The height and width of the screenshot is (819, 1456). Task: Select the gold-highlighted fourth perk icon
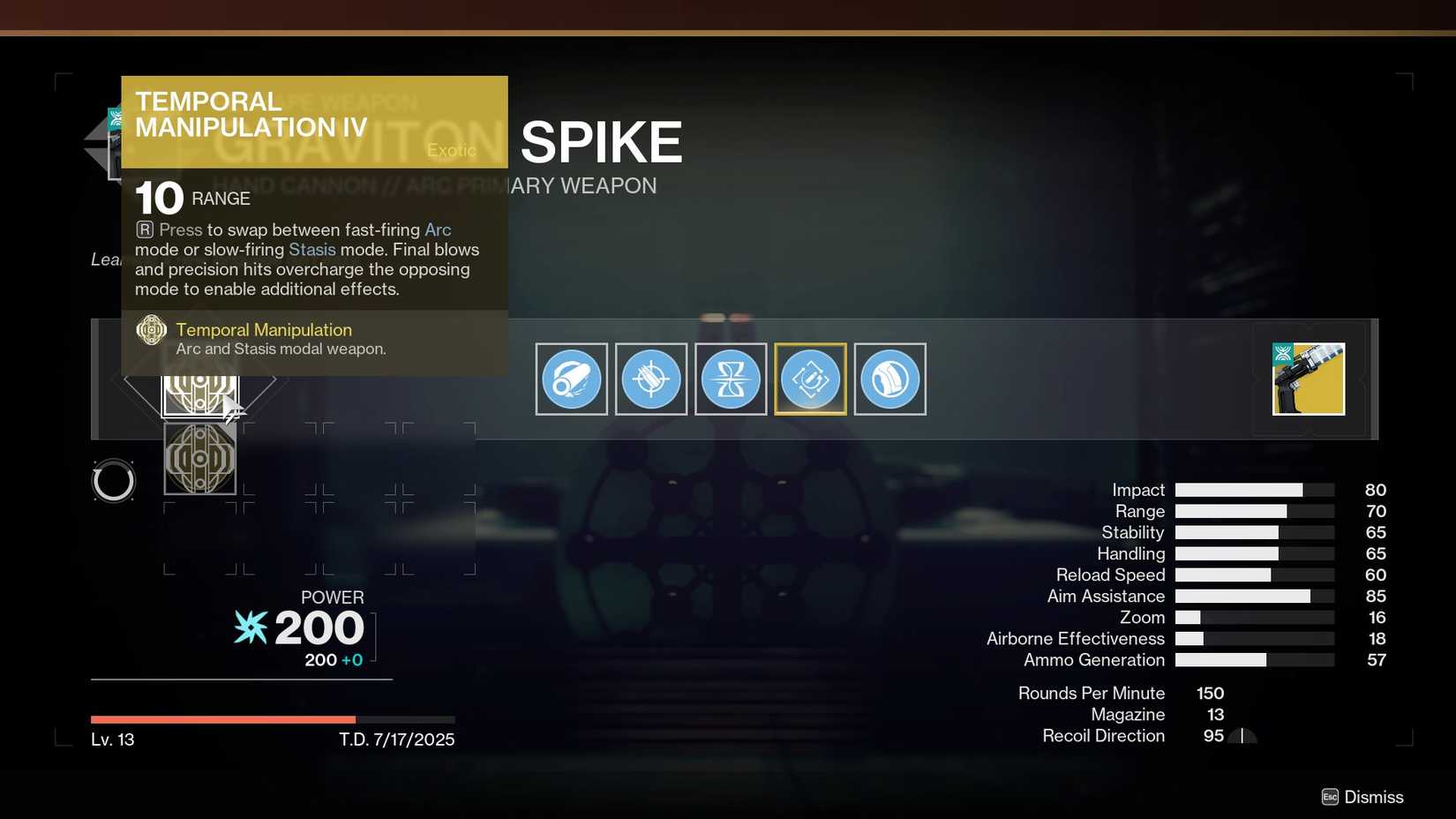809,379
